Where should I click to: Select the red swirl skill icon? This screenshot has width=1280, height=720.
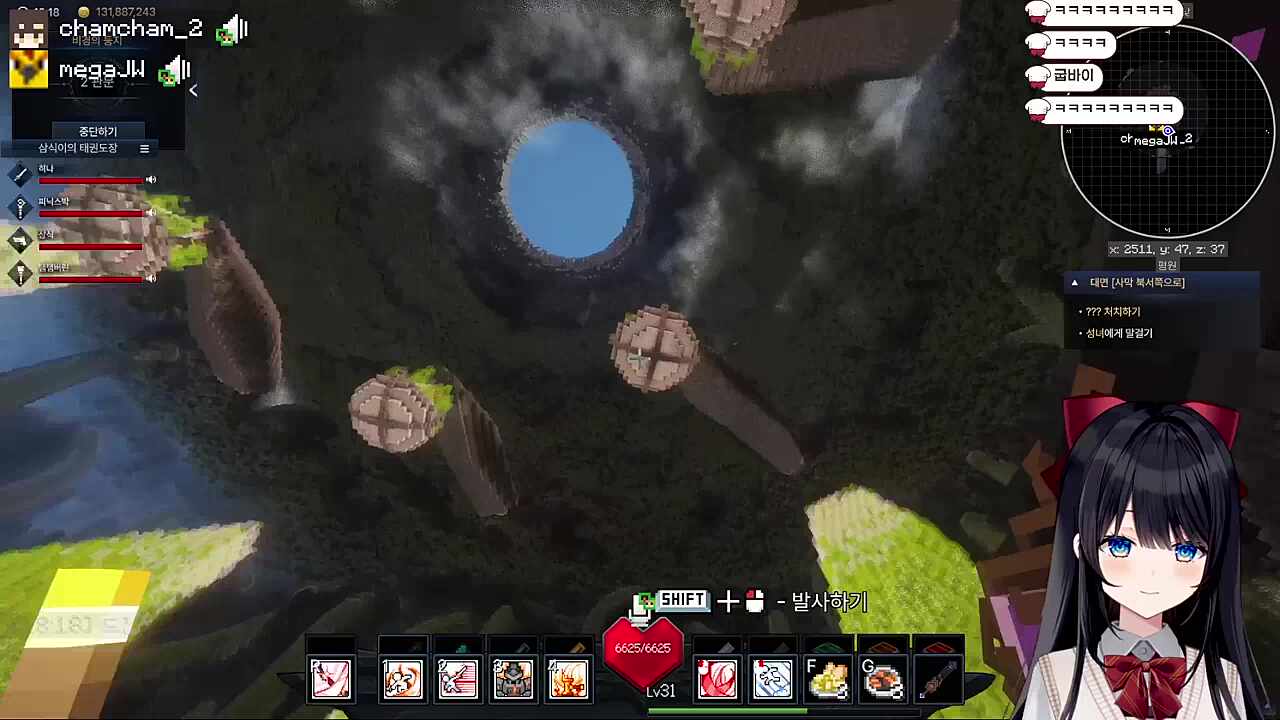click(717, 679)
